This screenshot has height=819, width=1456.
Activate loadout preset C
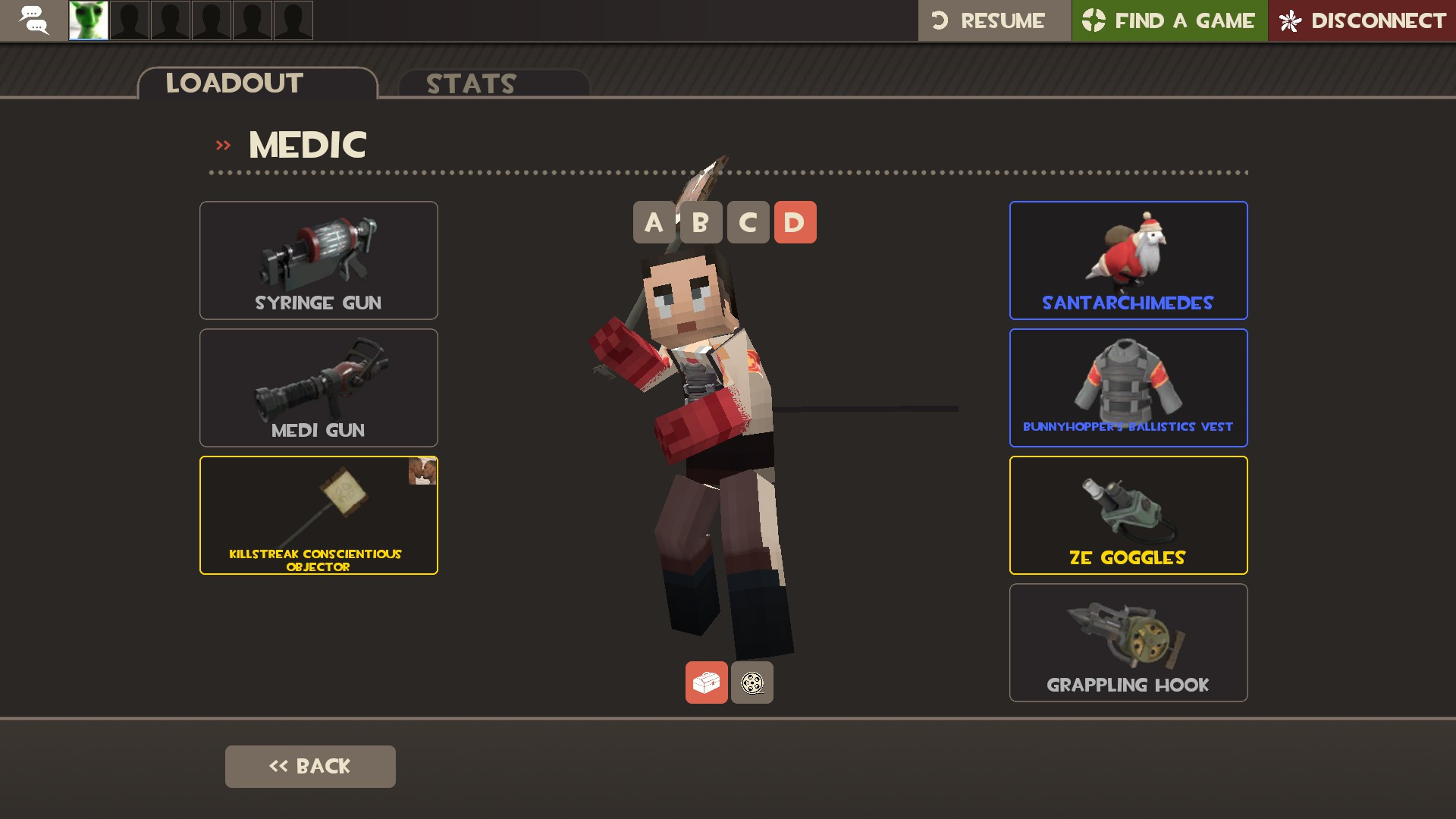(x=748, y=222)
